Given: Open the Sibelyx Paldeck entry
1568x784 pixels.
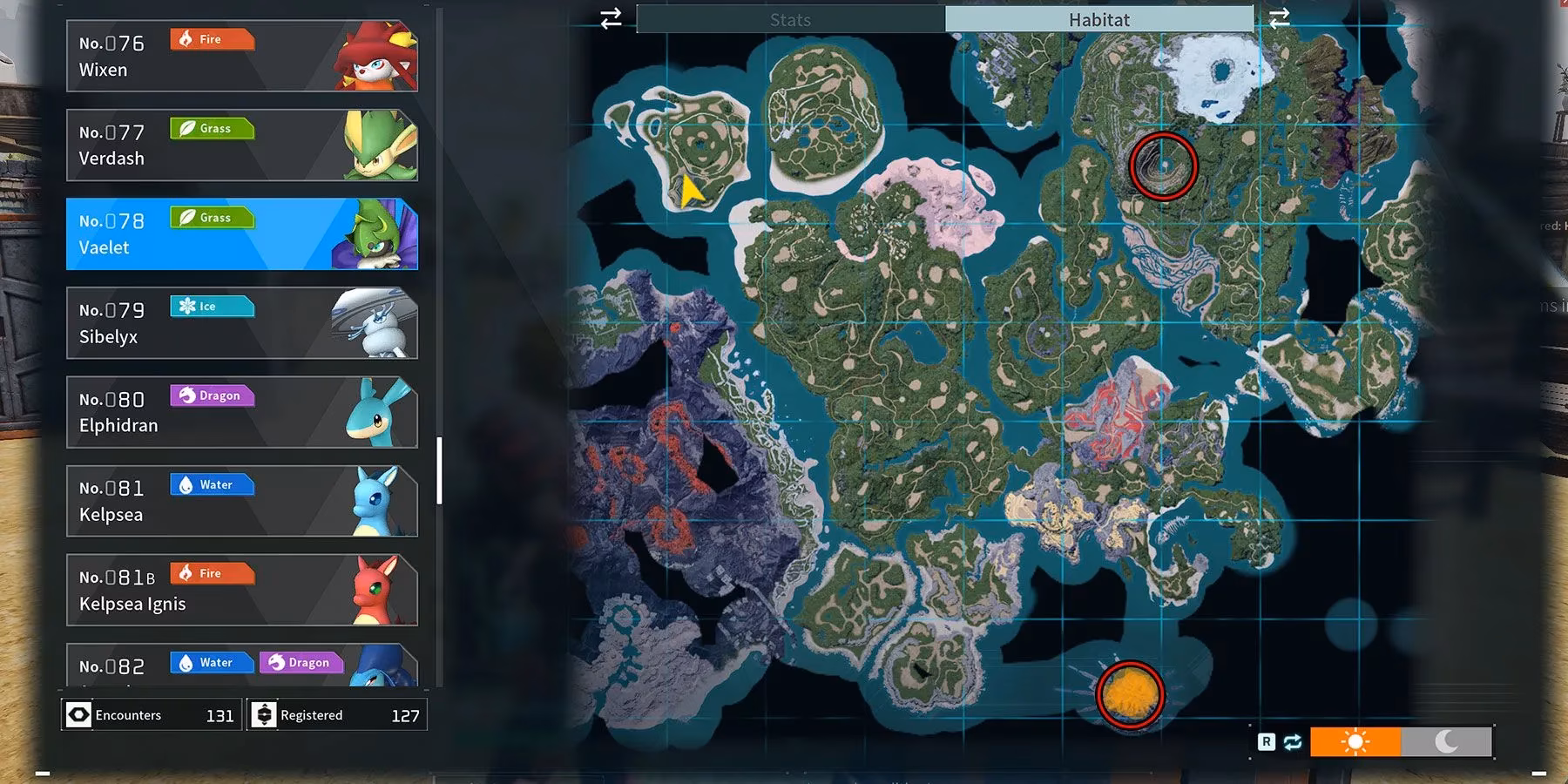Looking at the screenshot, I should coord(241,323).
